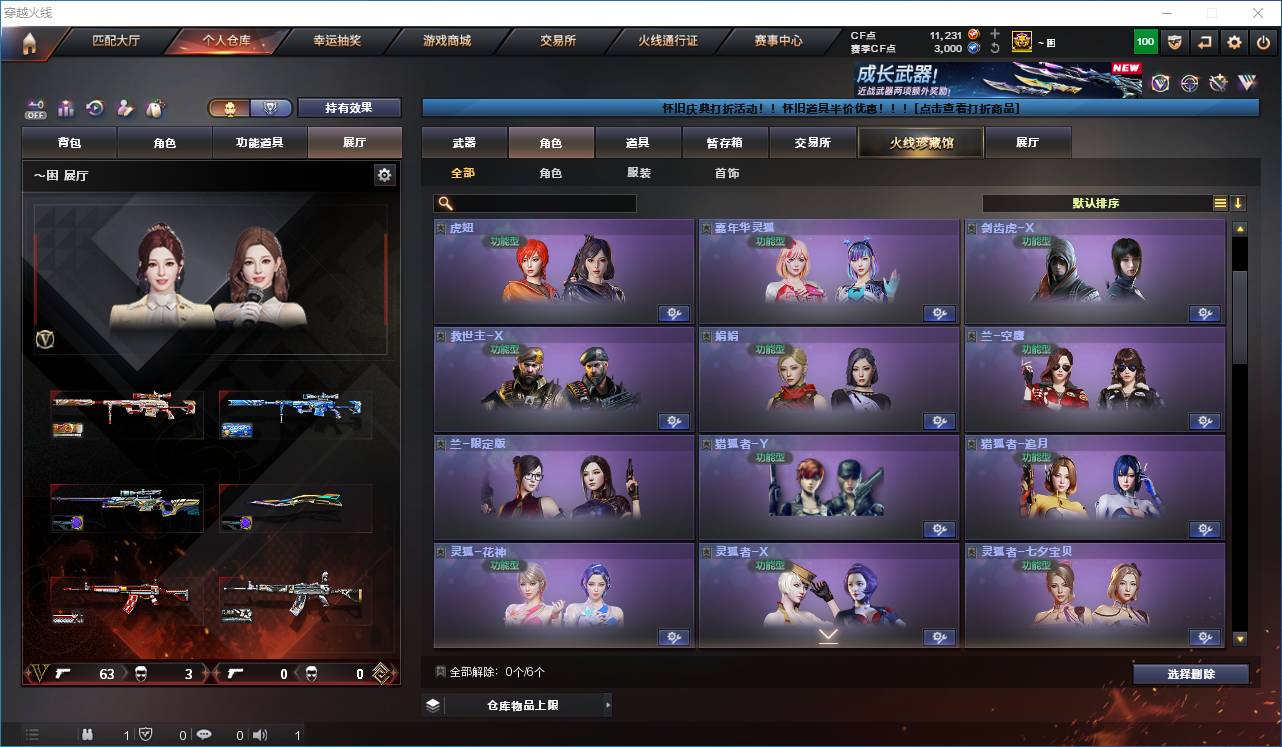
Task: Toggle the OFF switch in the inventory toolbar
Action: pyautogui.click(x=34, y=107)
